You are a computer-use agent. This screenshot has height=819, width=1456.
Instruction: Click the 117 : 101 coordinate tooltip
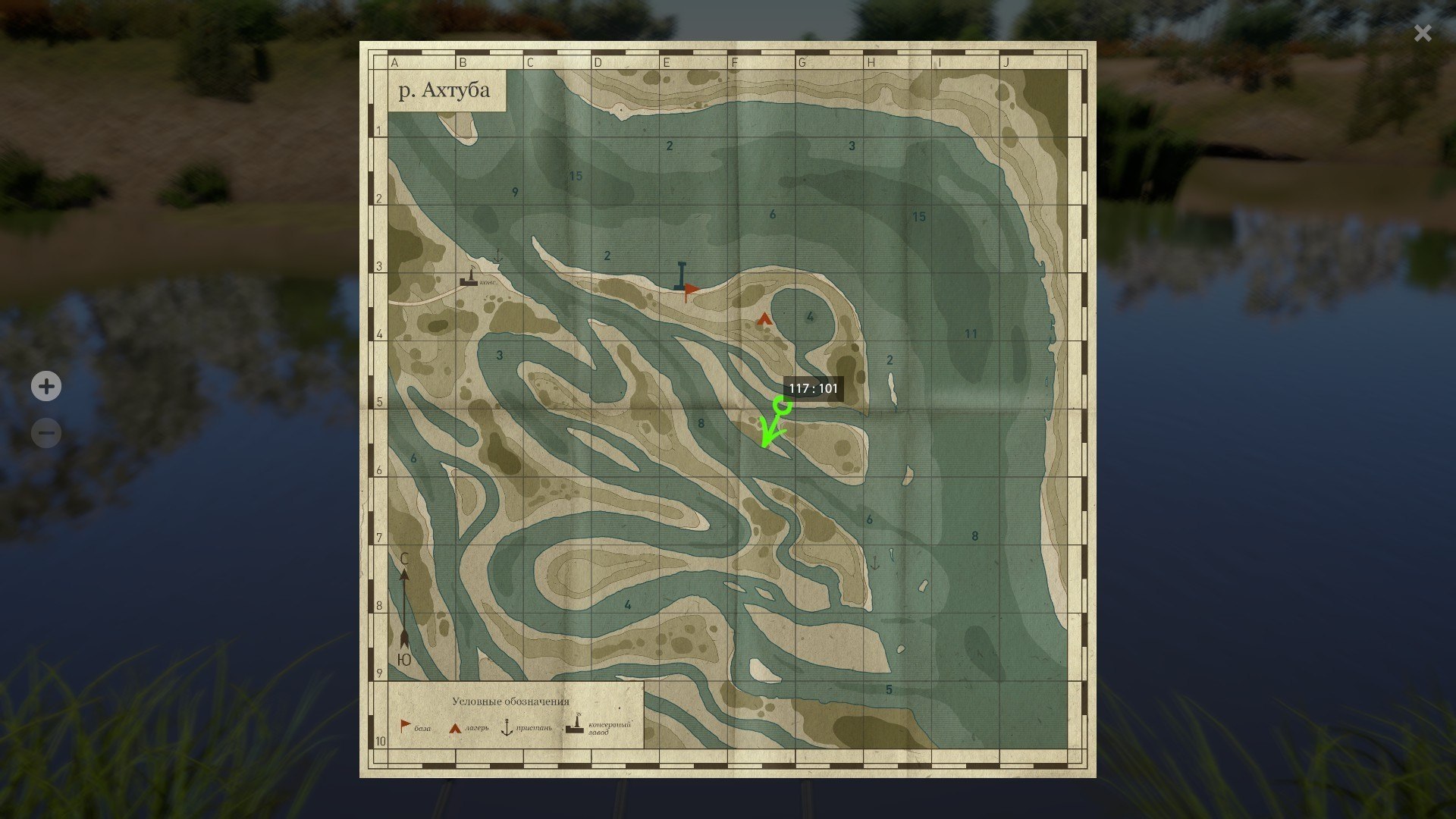(x=812, y=388)
